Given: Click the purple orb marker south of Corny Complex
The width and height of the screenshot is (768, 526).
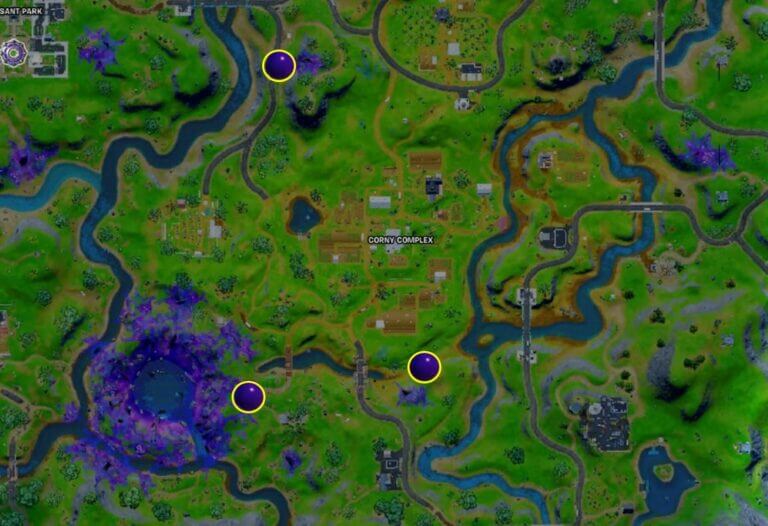Looking at the screenshot, I should (x=424, y=367).
